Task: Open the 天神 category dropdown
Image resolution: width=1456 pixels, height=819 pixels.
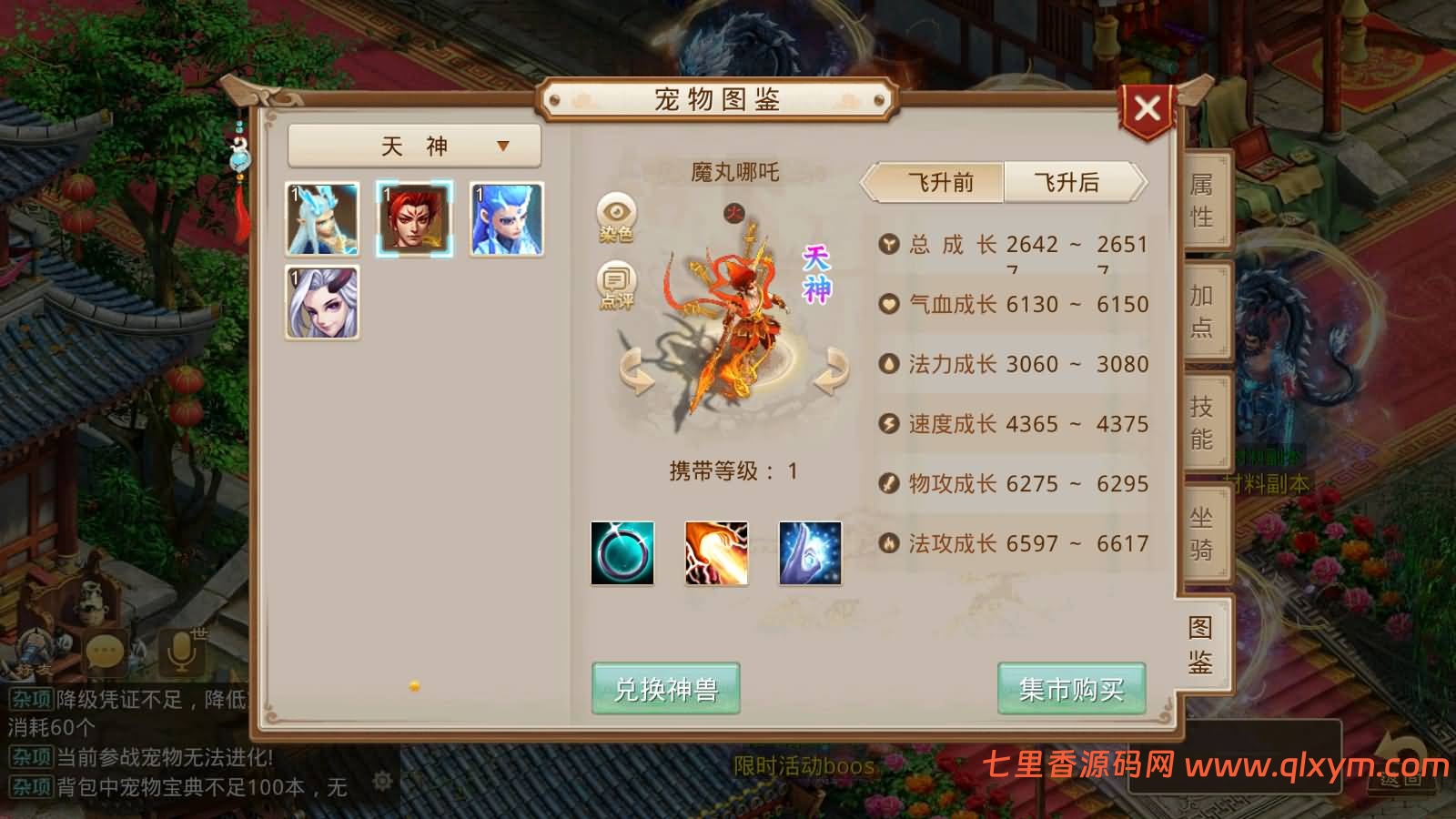Action: [x=414, y=145]
